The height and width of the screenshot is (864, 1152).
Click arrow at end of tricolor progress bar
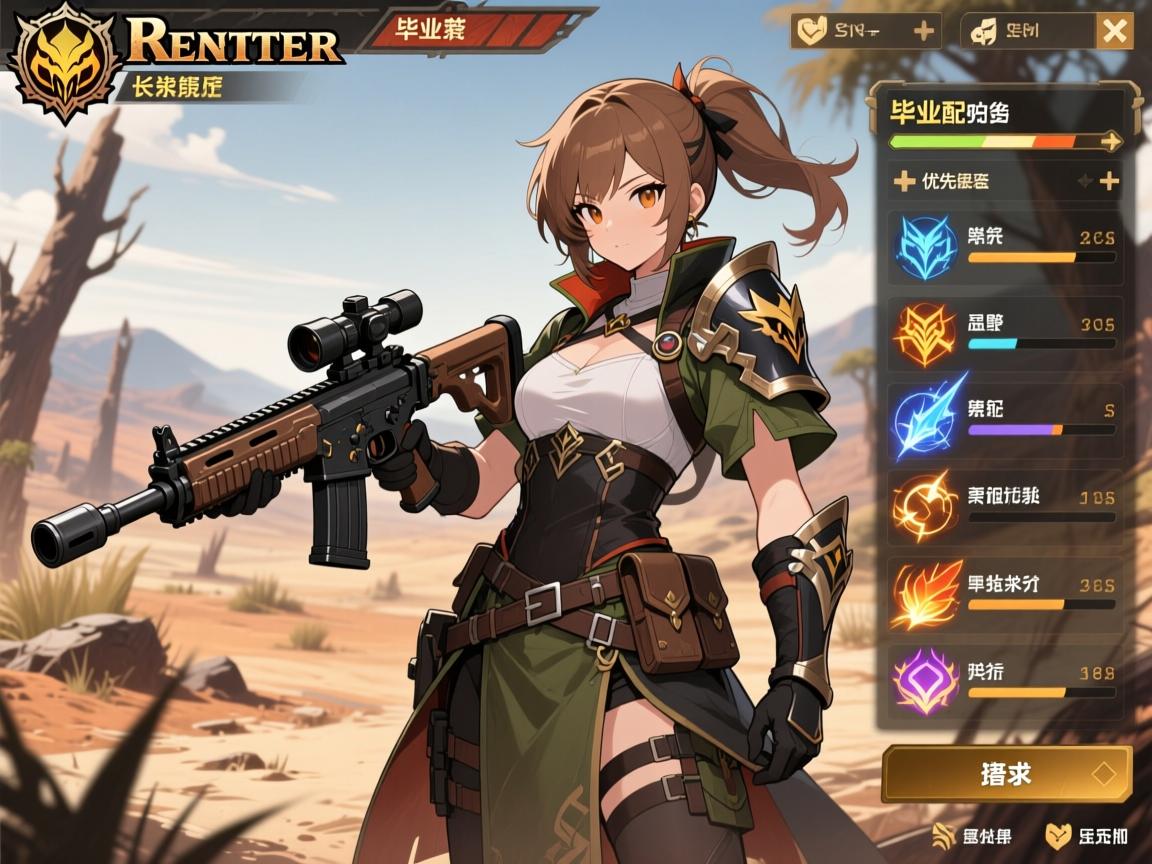(x=1110, y=142)
